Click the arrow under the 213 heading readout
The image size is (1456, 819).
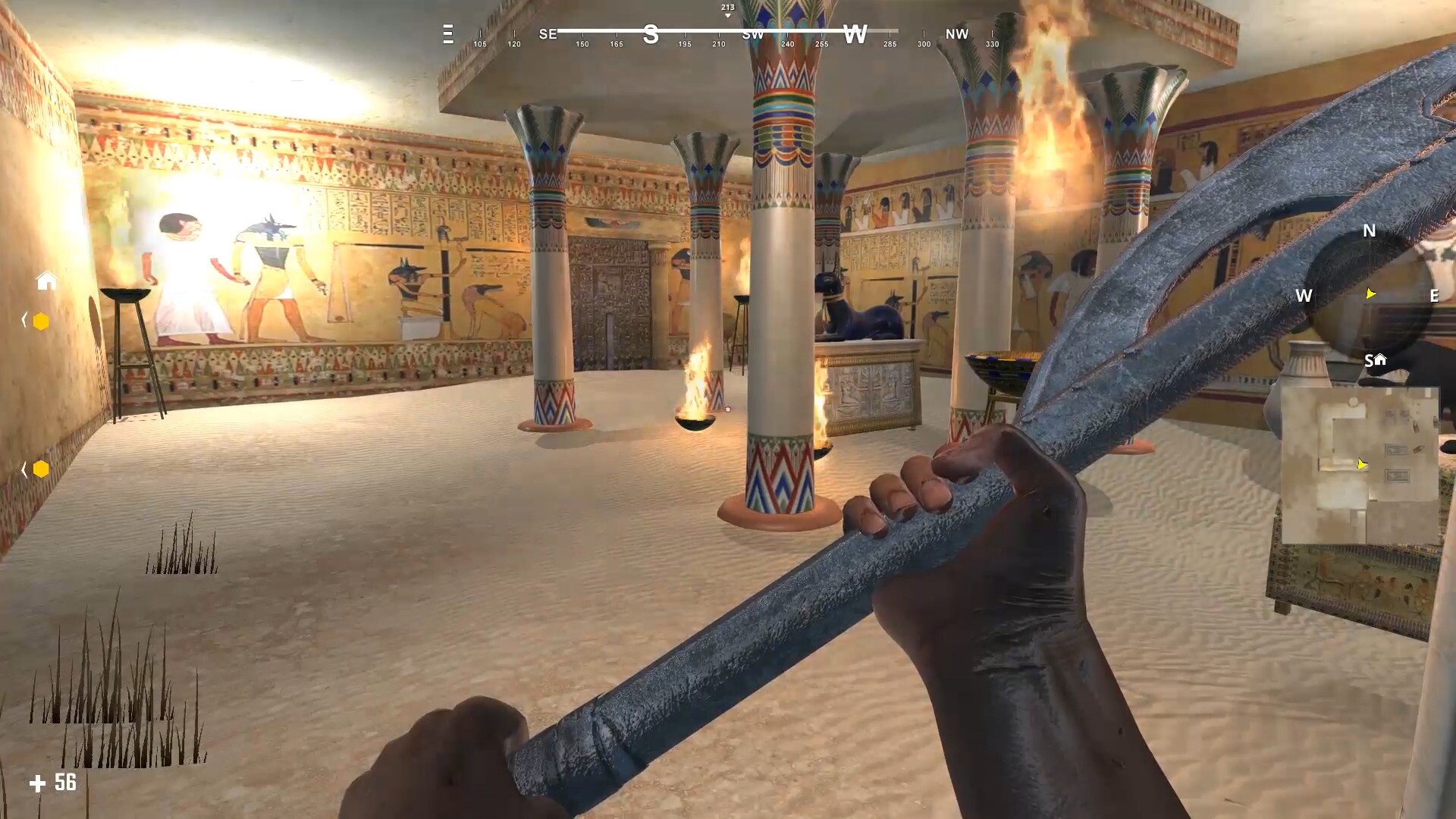point(726,14)
